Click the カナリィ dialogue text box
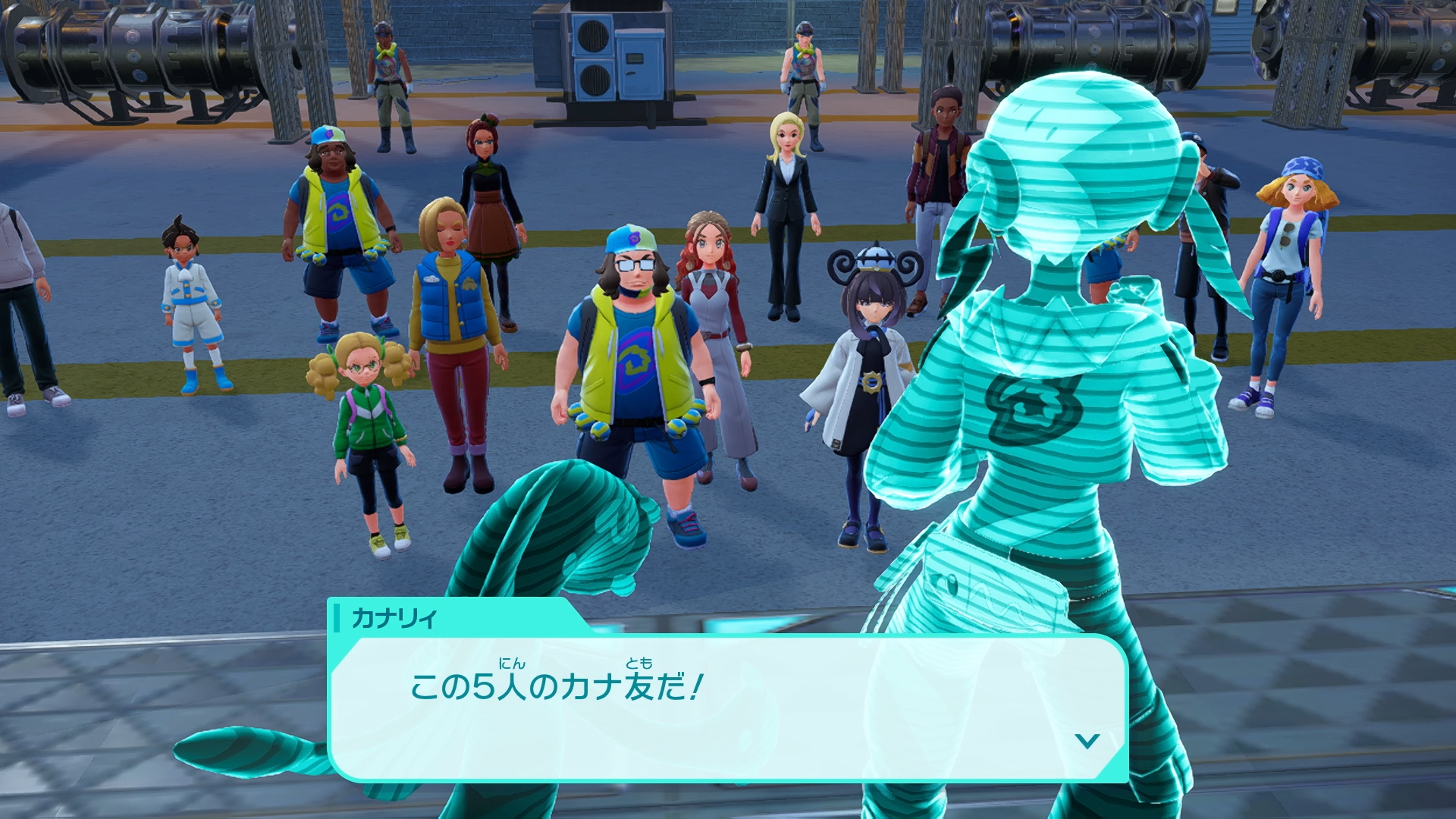 point(728,707)
